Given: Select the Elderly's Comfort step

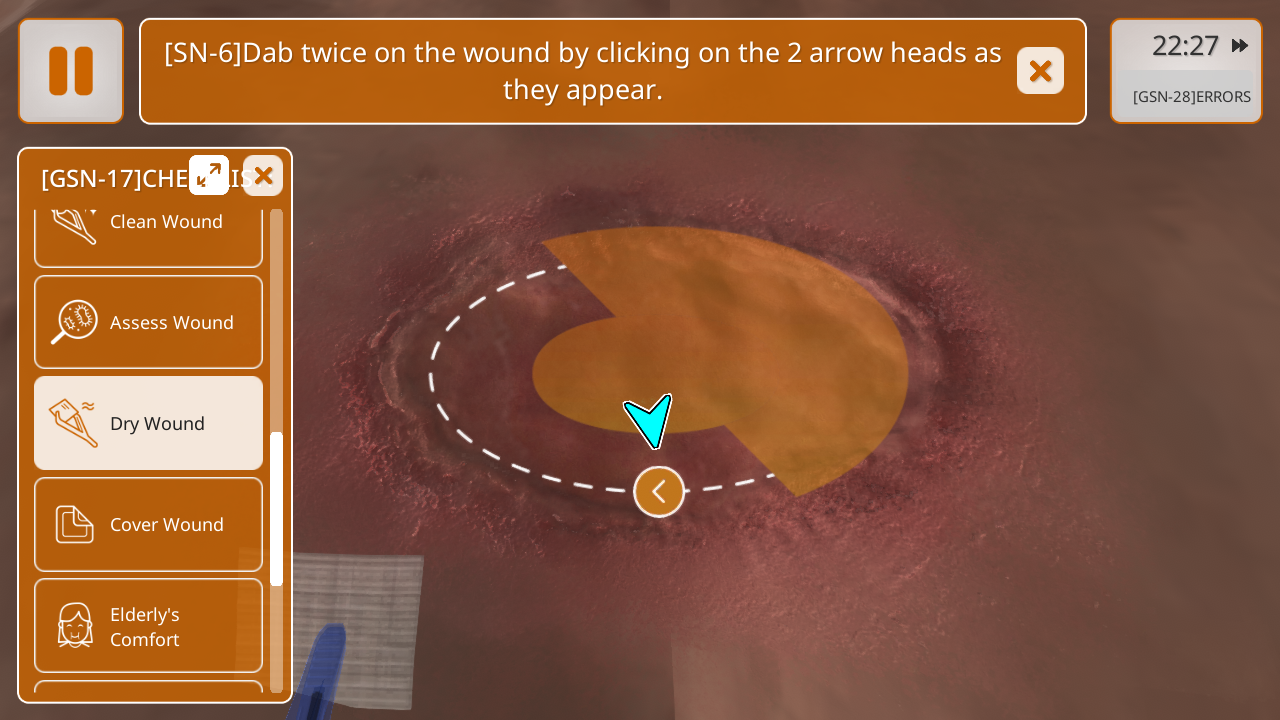Looking at the screenshot, I should coord(148,626).
